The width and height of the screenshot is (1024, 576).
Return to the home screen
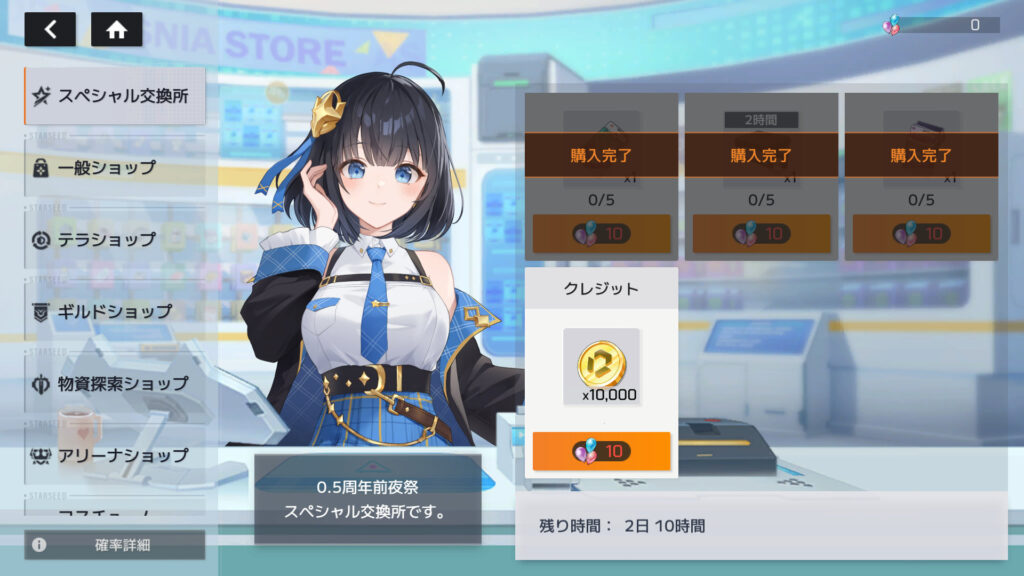(x=116, y=29)
